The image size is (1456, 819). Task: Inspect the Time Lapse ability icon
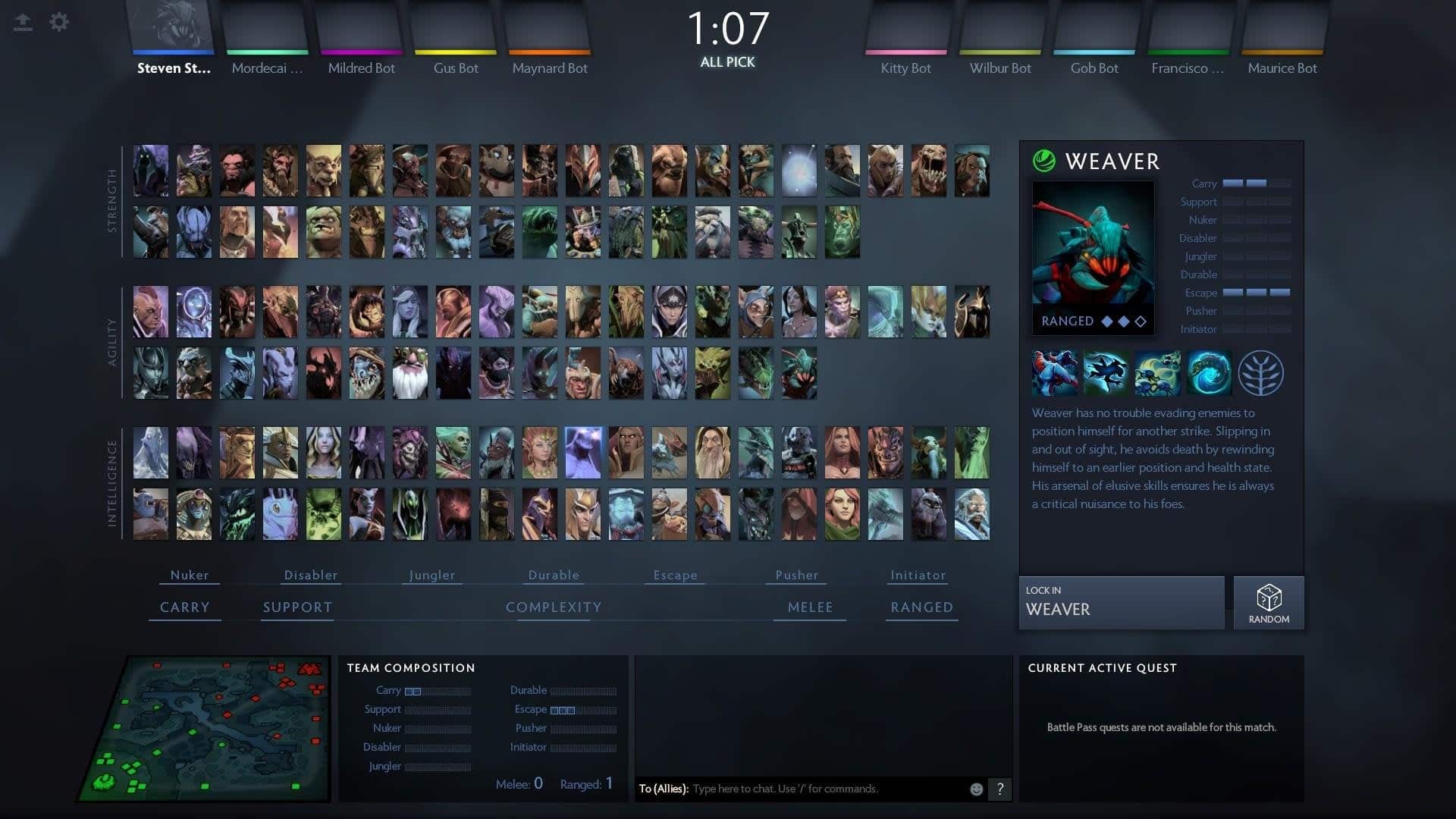(1209, 373)
